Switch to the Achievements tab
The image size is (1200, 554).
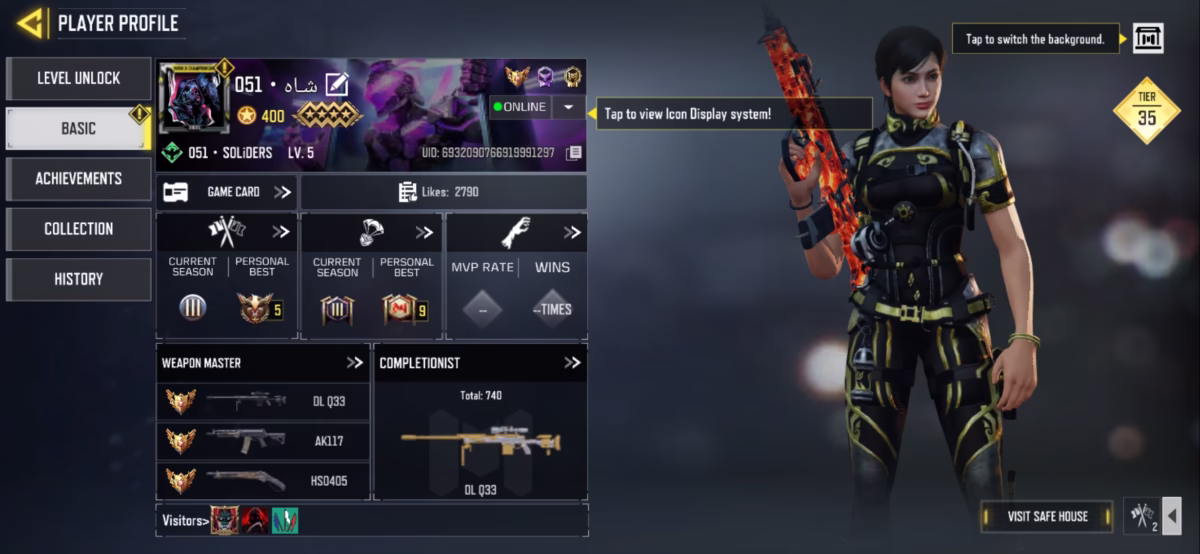click(x=78, y=179)
